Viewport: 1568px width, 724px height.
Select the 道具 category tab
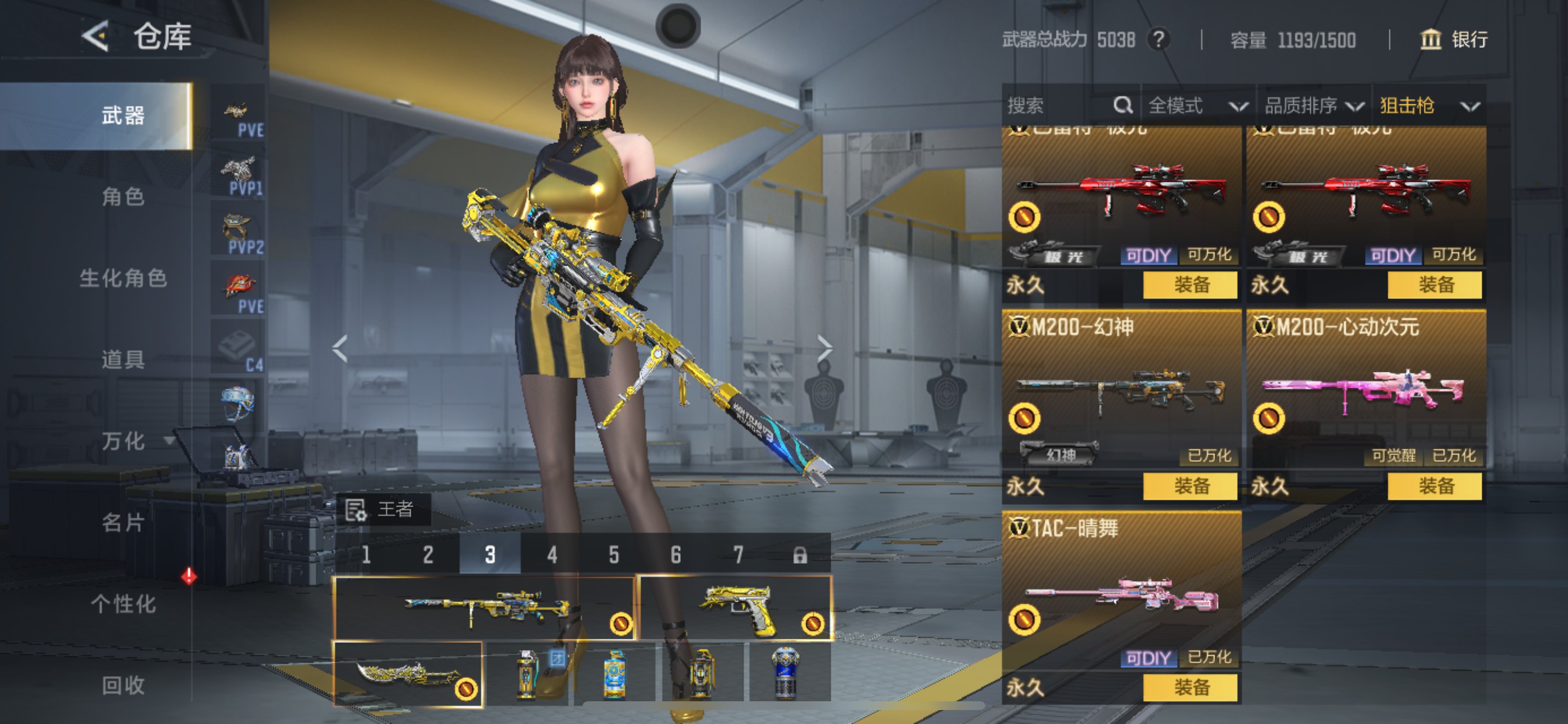tap(123, 360)
